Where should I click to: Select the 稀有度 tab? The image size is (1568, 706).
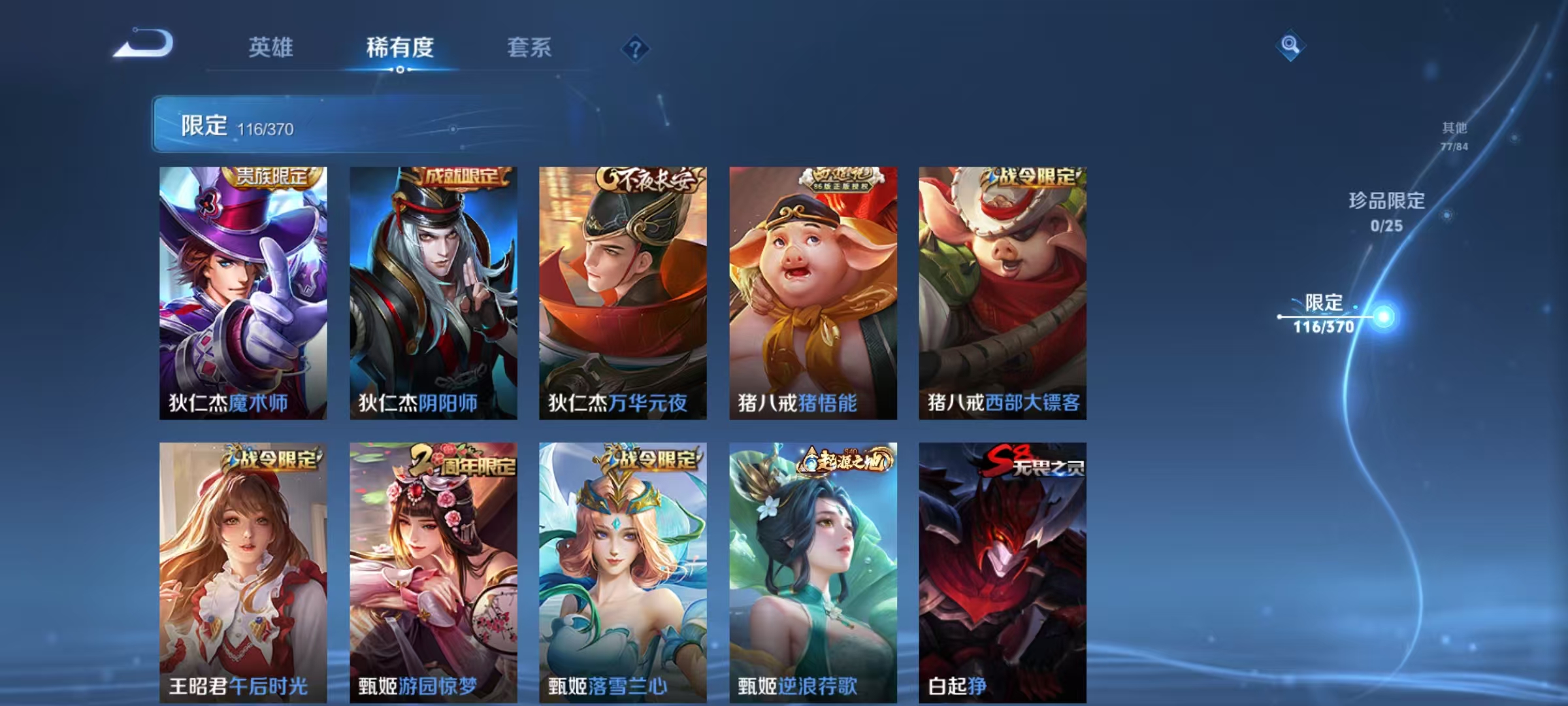click(x=401, y=46)
